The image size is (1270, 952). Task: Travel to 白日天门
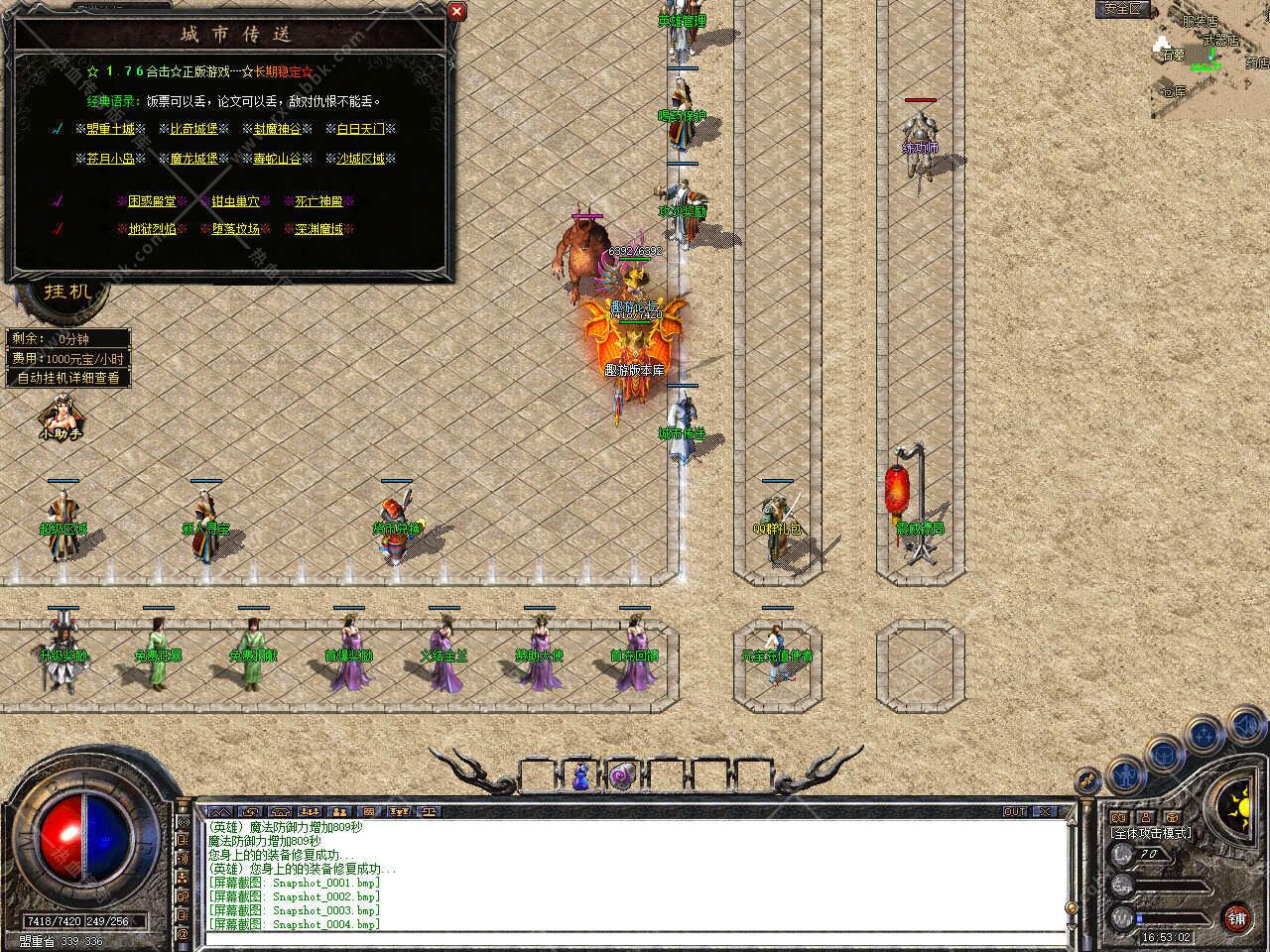pyautogui.click(x=360, y=129)
